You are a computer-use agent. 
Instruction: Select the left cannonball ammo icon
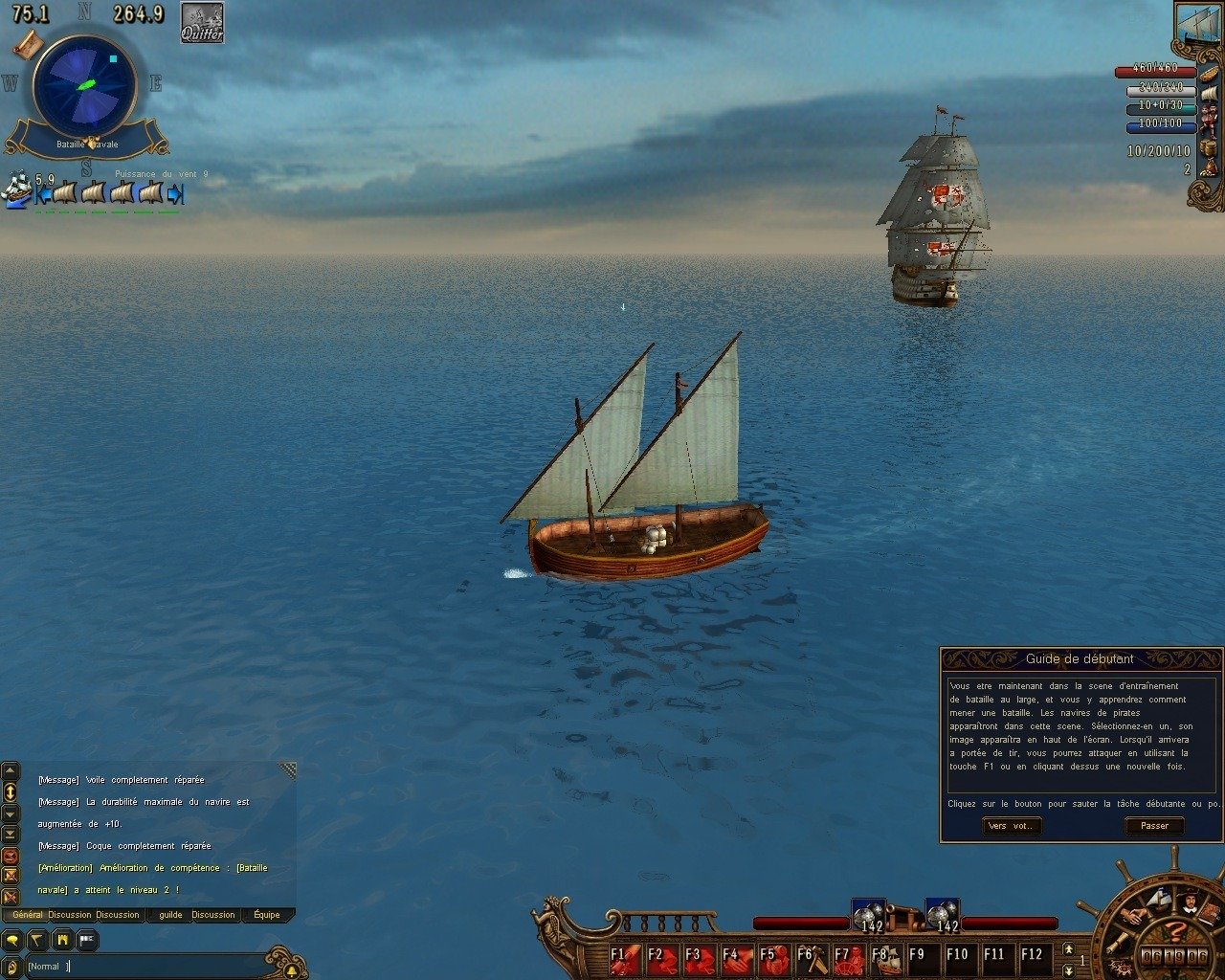click(866, 914)
